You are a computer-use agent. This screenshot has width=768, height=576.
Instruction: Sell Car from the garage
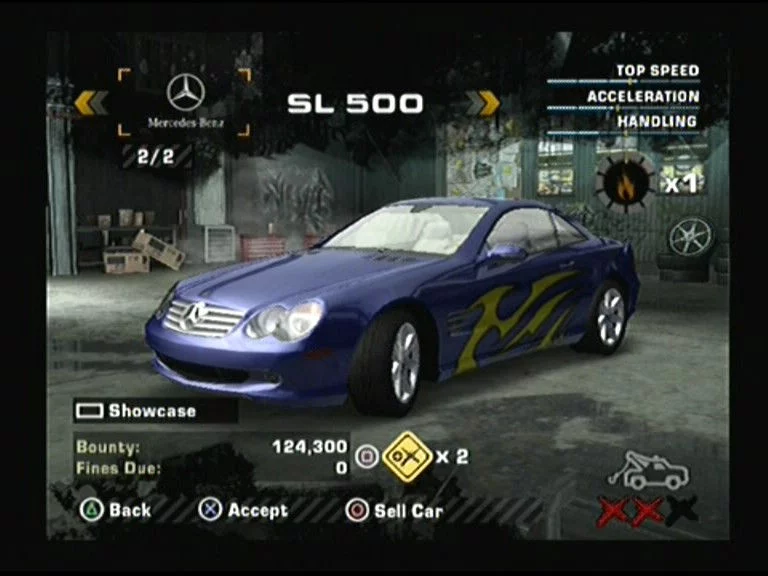pos(394,510)
